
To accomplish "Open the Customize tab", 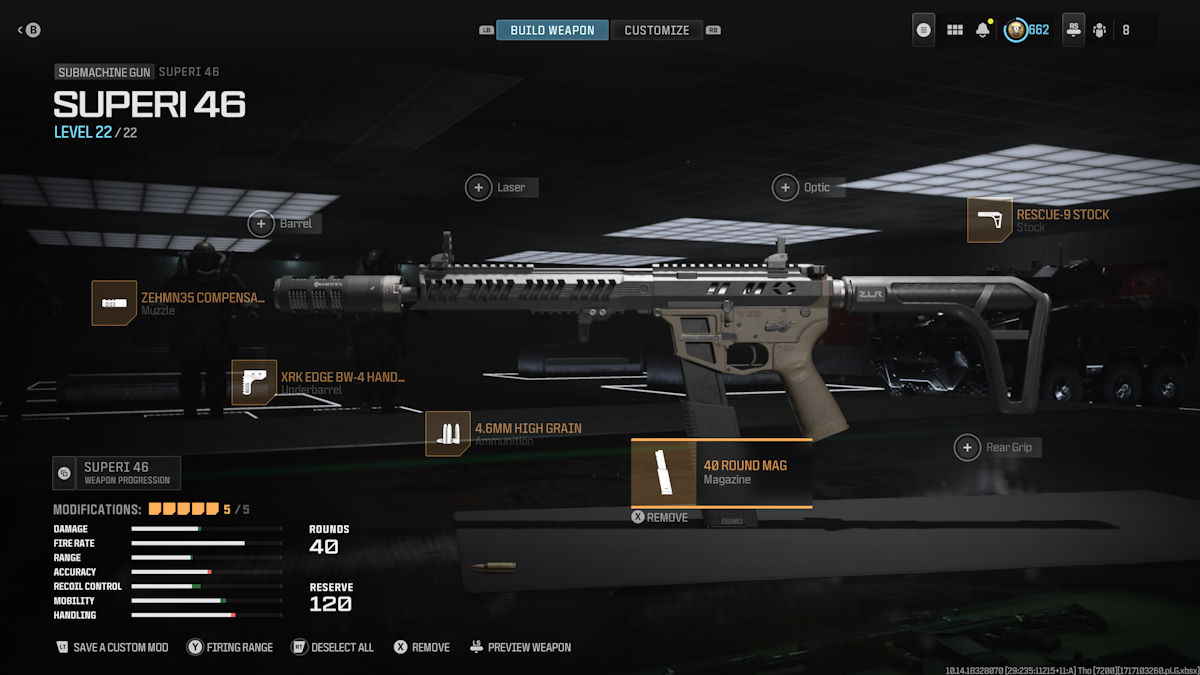I will [x=656, y=30].
